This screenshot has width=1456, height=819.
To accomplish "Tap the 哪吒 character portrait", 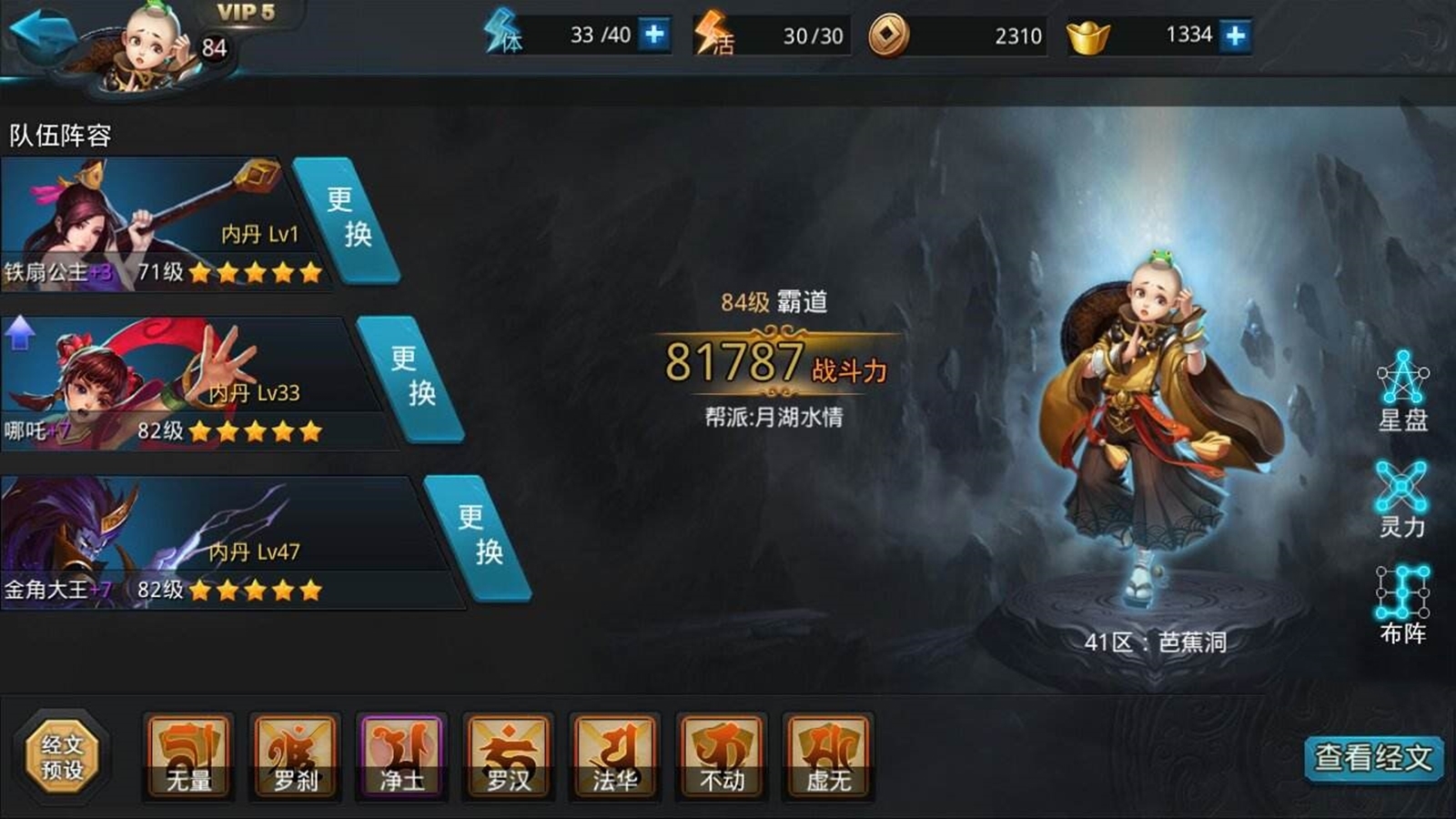I will point(91,382).
